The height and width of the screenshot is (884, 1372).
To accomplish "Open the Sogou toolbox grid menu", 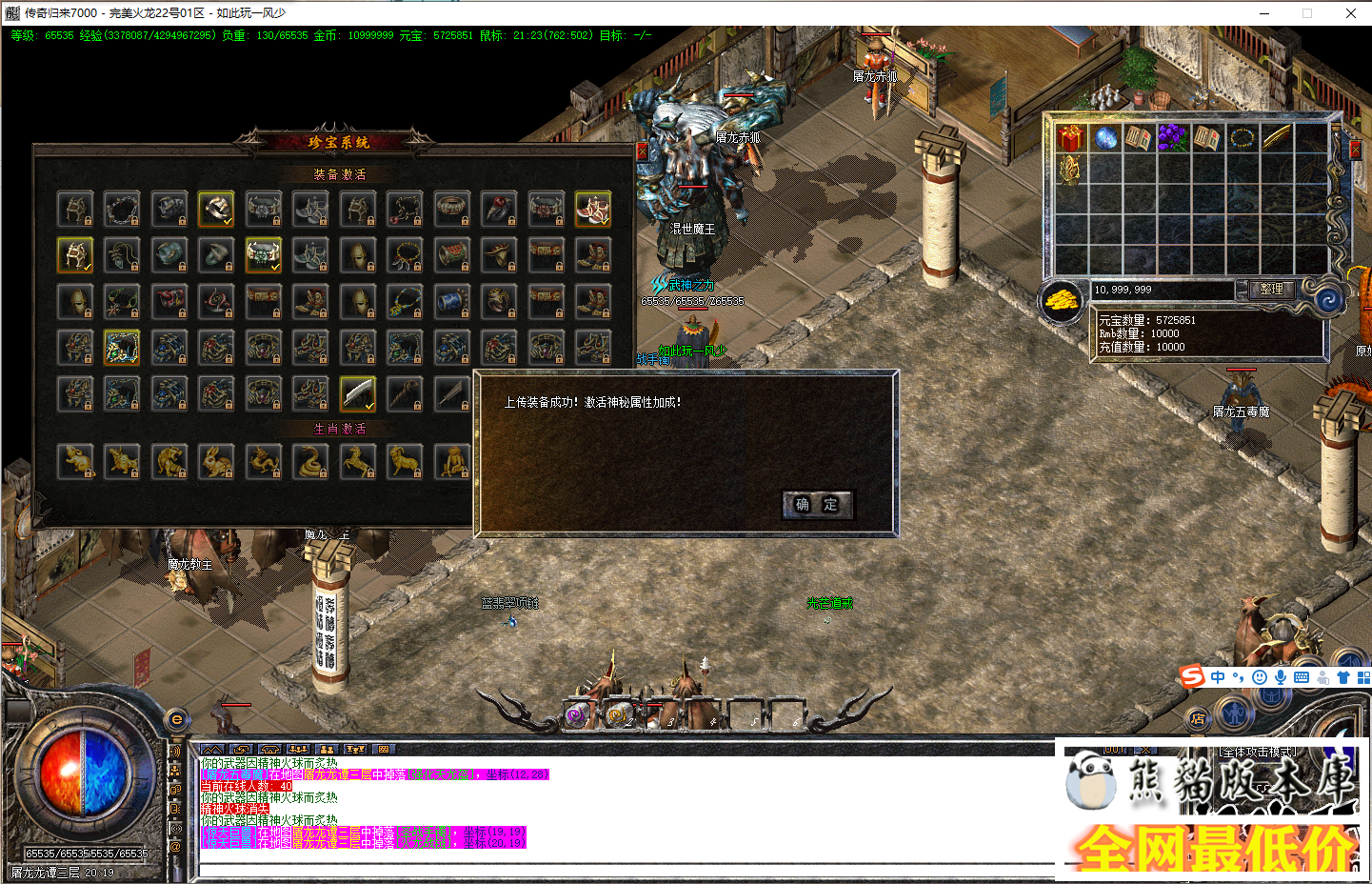I will coord(1364,677).
